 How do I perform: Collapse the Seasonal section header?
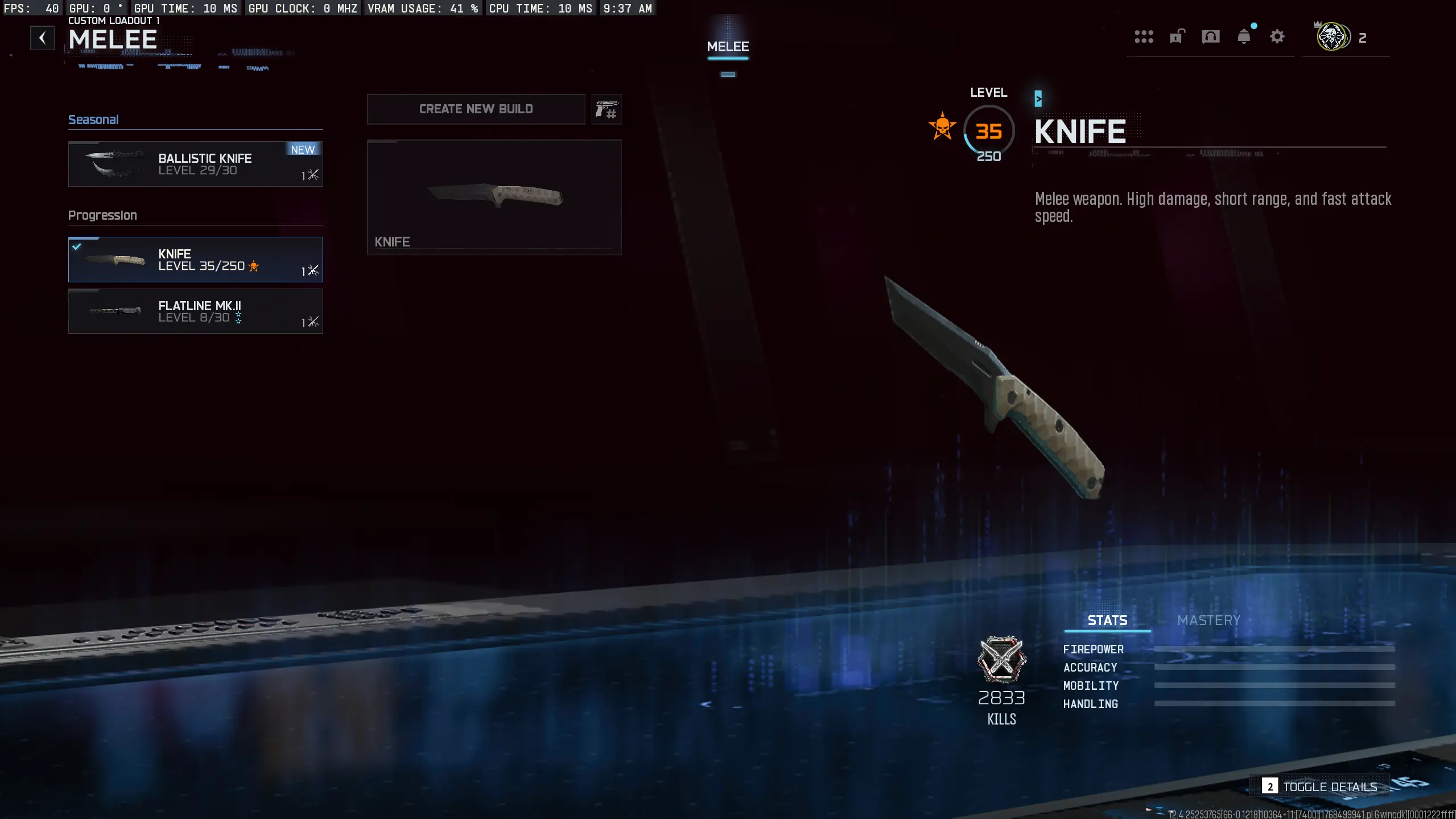tap(93, 120)
